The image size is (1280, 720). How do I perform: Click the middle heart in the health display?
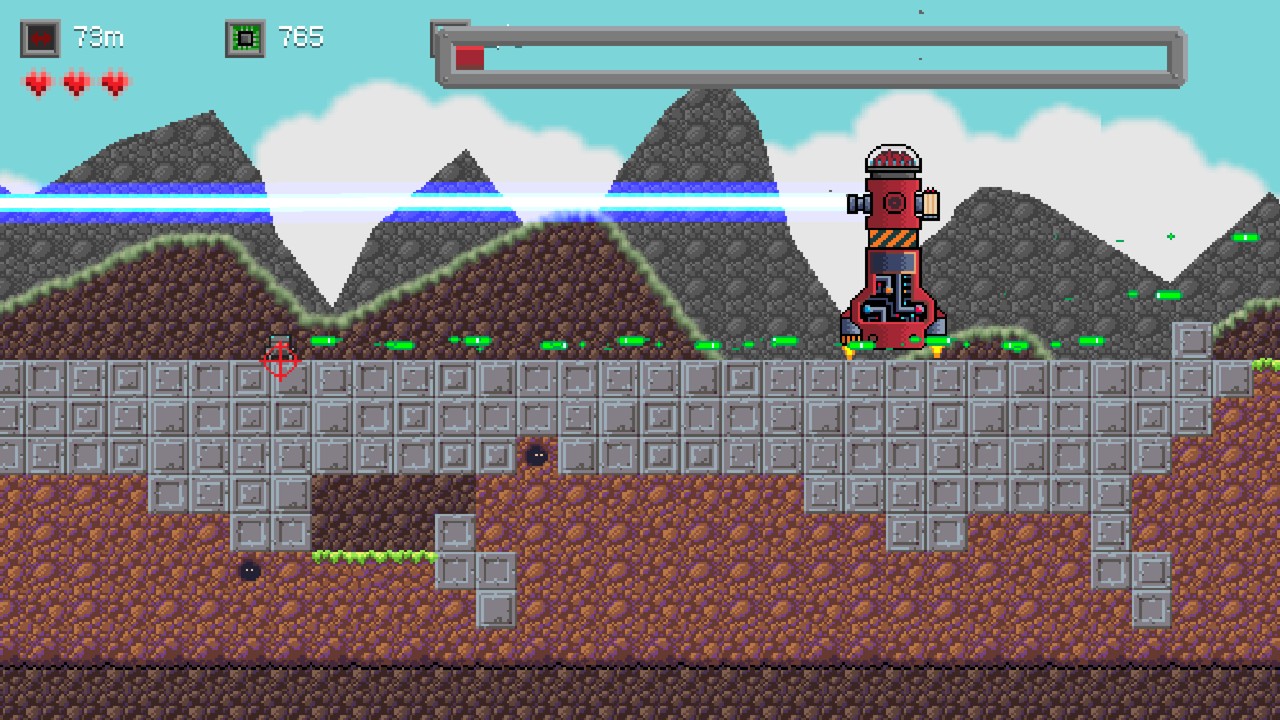(x=76, y=84)
